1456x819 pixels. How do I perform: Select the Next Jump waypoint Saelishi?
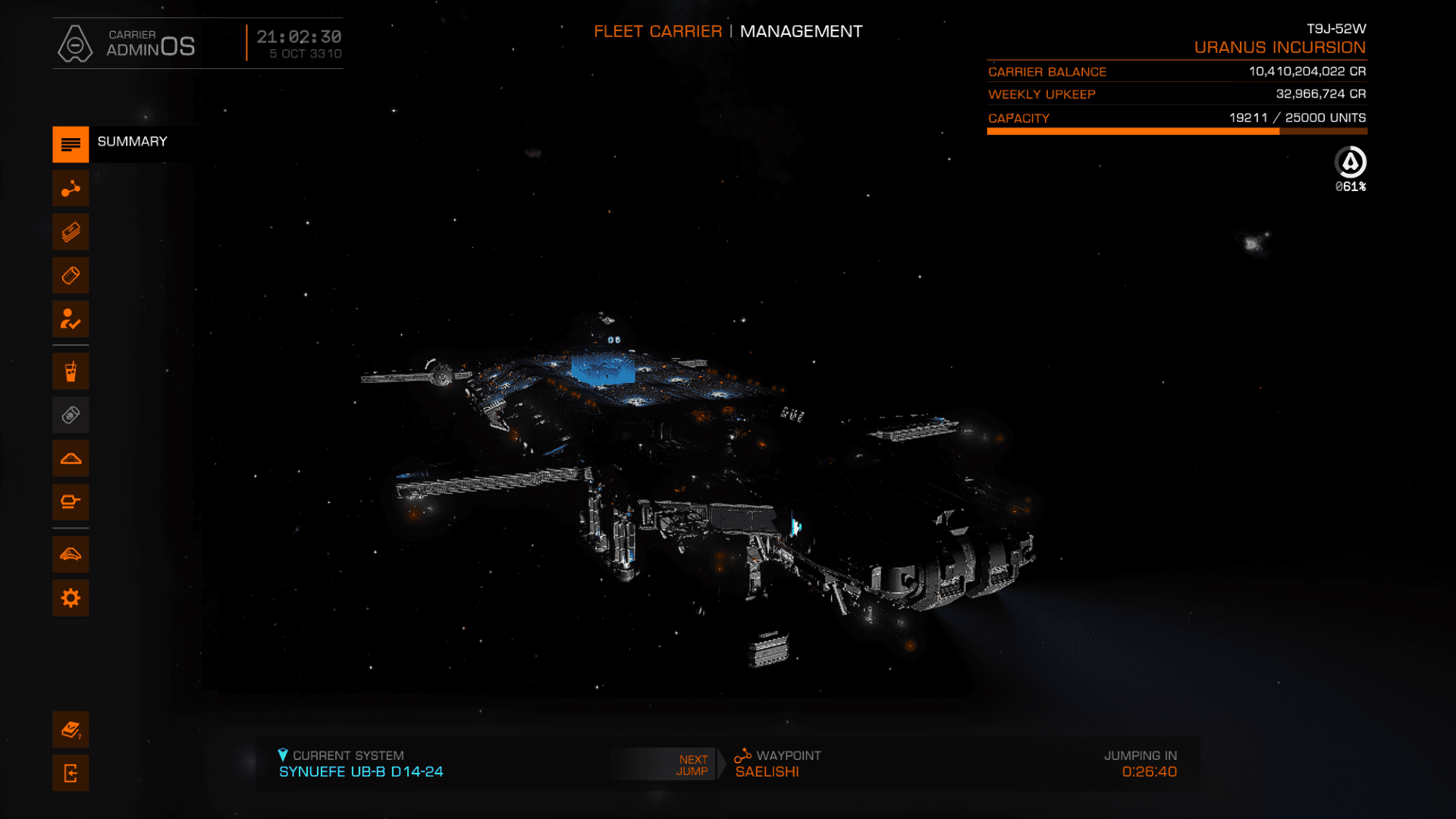tap(767, 771)
